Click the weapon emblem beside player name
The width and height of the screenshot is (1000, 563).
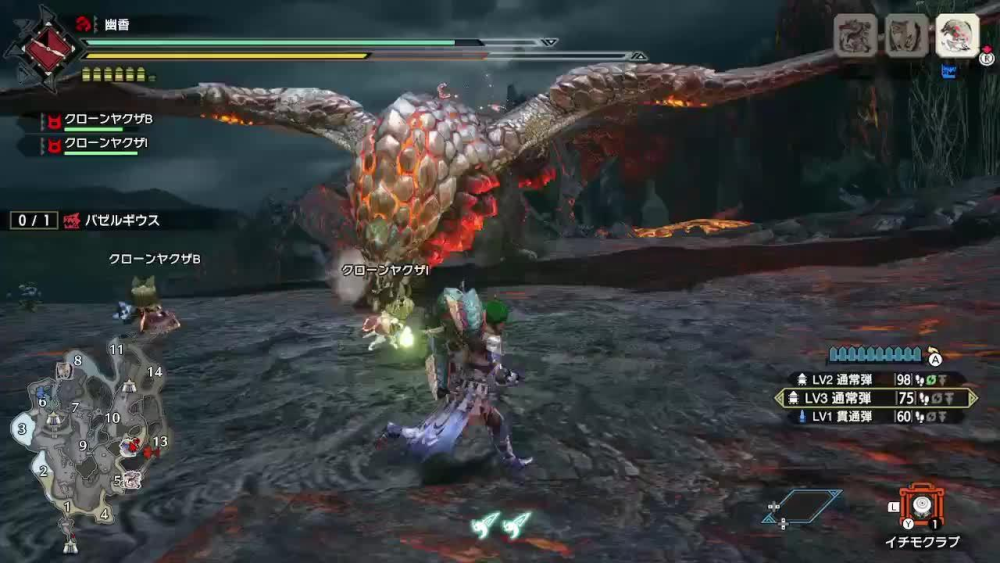pos(42,46)
